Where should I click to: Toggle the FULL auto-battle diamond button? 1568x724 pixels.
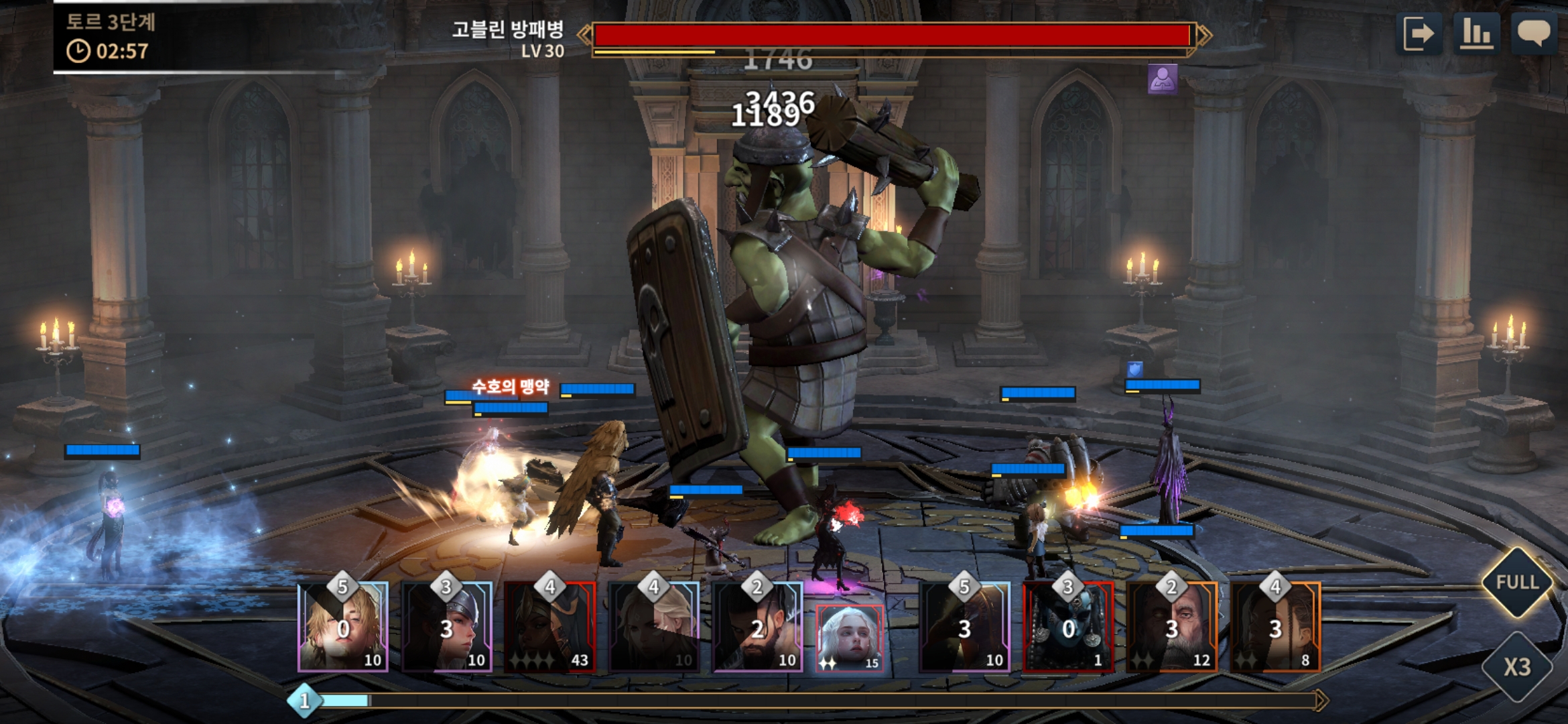point(1517,582)
